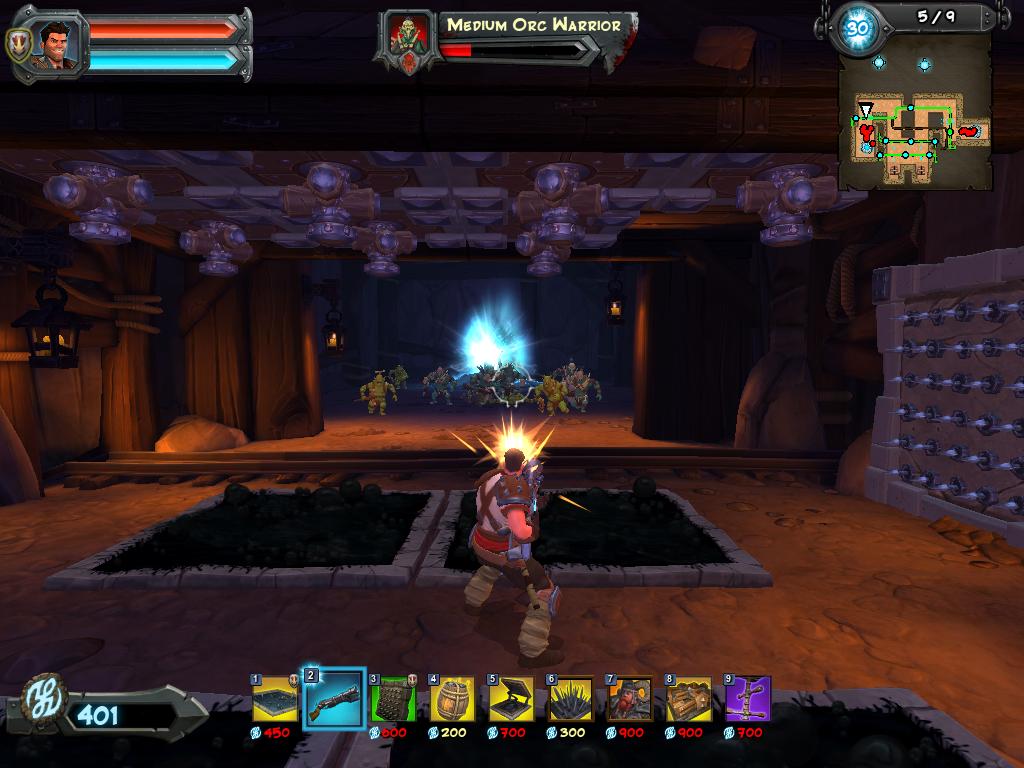
Task: Select the tar trap in slot 1
Action: [275, 699]
